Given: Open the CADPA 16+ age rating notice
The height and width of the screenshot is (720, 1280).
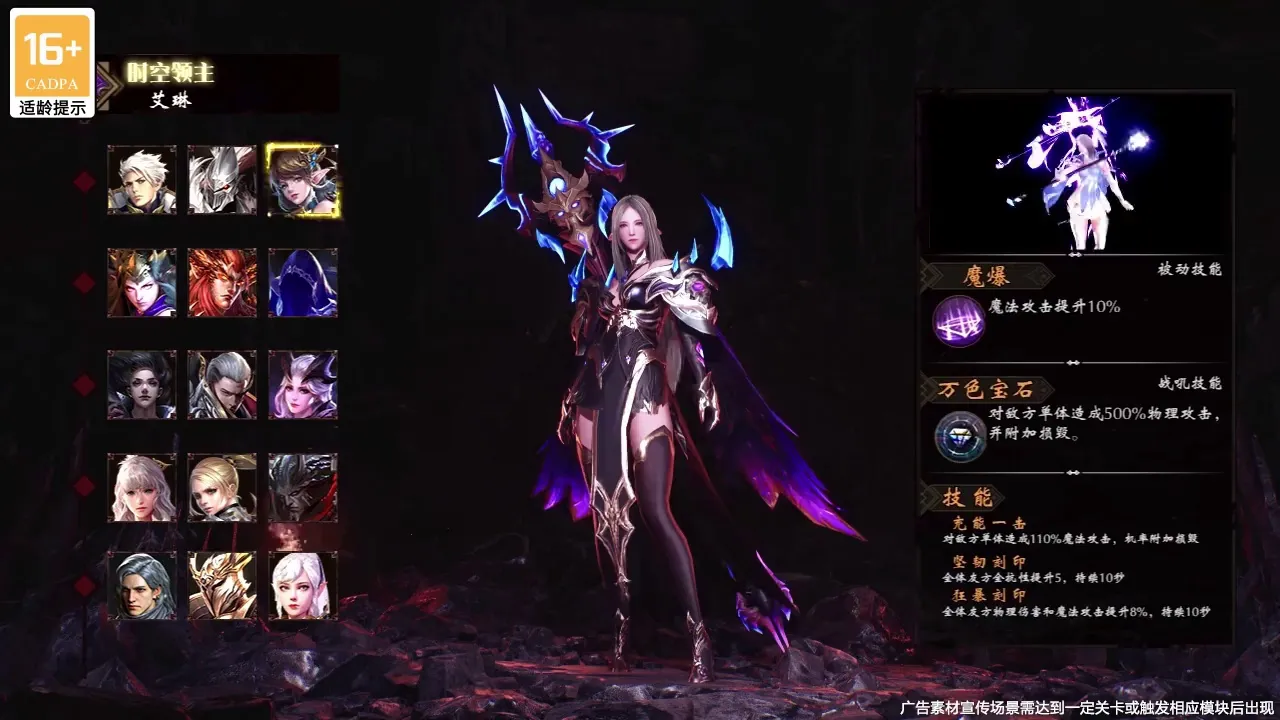Looking at the screenshot, I should point(53,63).
